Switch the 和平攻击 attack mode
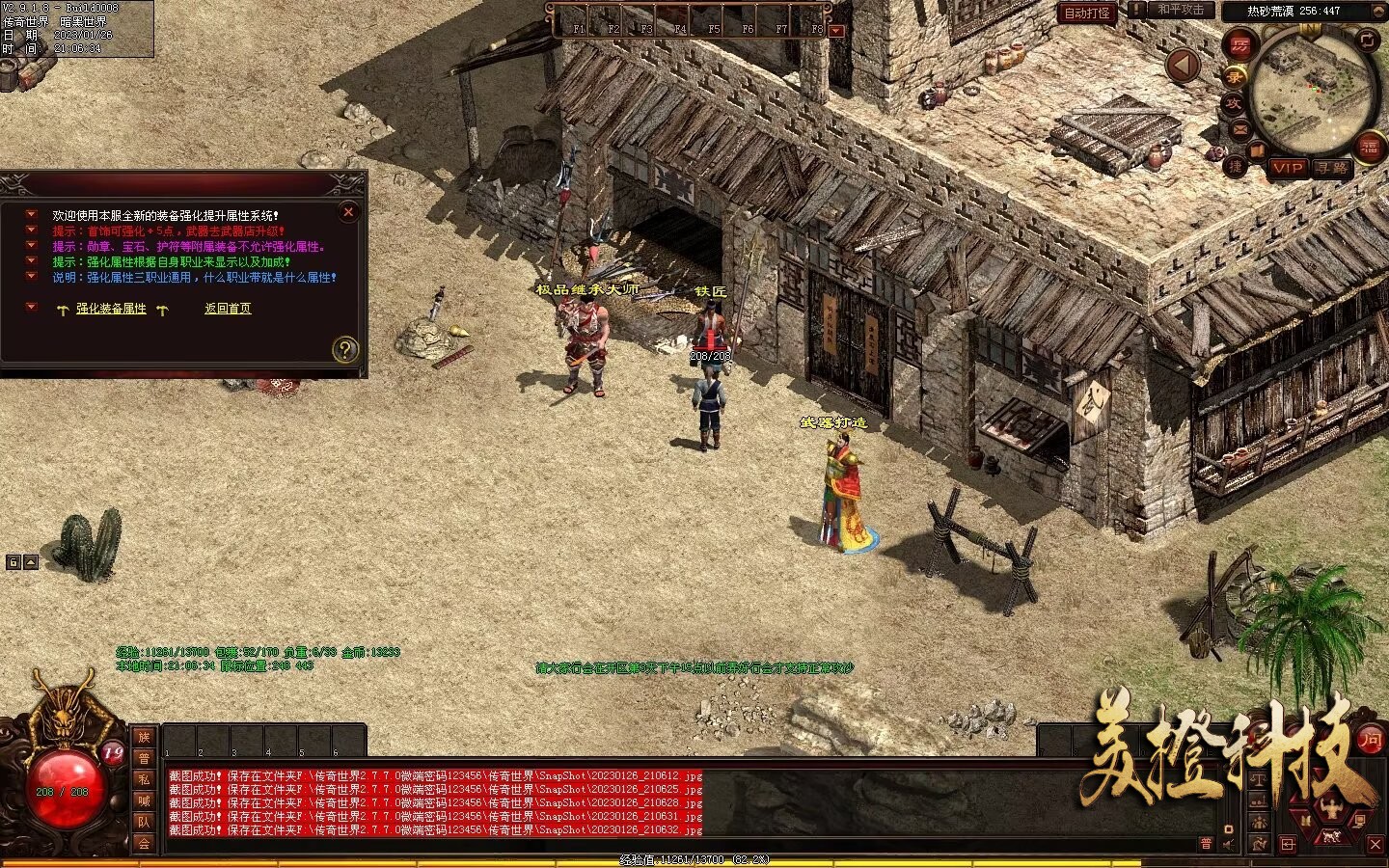 coord(1181,10)
